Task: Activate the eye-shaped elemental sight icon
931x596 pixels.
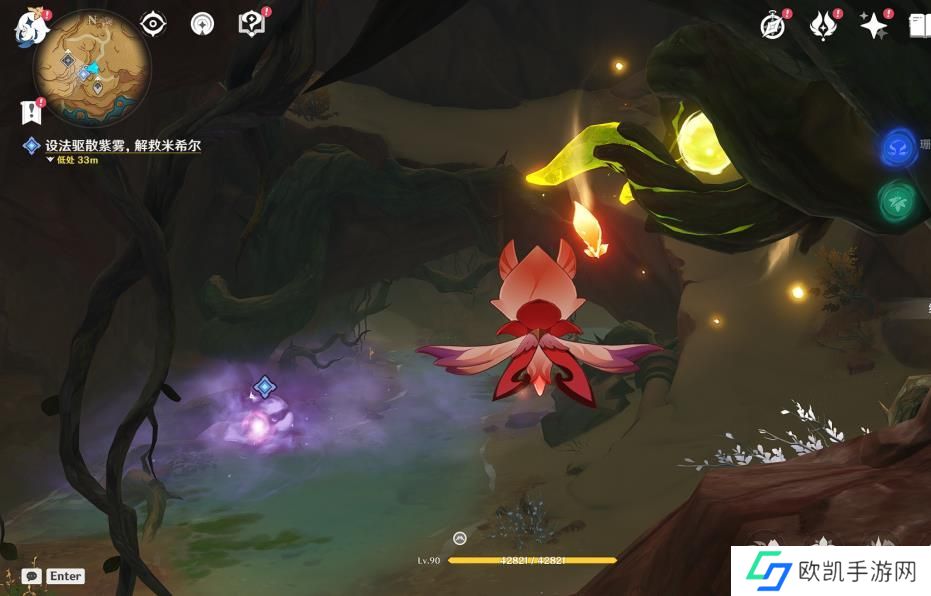Action: click(x=153, y=24)
